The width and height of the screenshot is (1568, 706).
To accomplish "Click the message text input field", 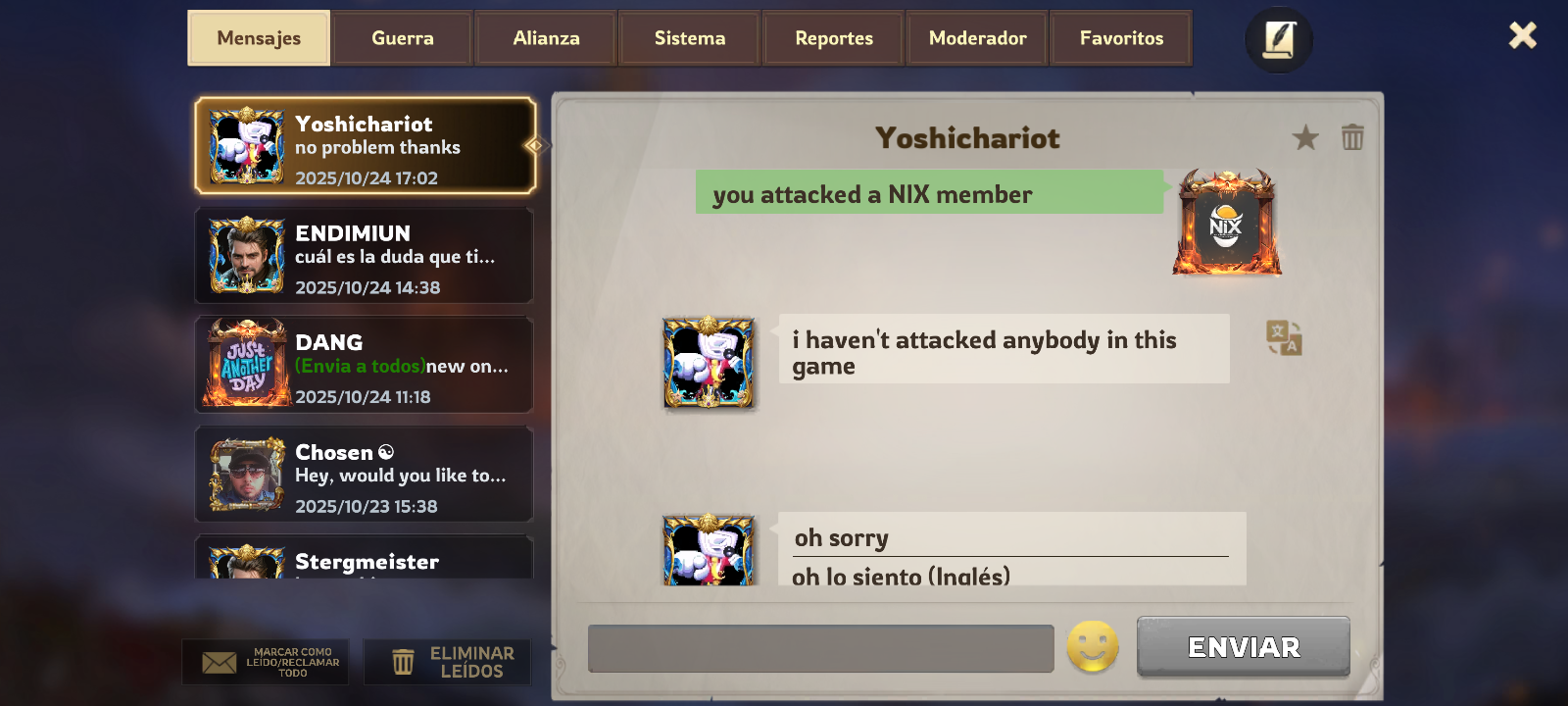I will click(820, 648).
